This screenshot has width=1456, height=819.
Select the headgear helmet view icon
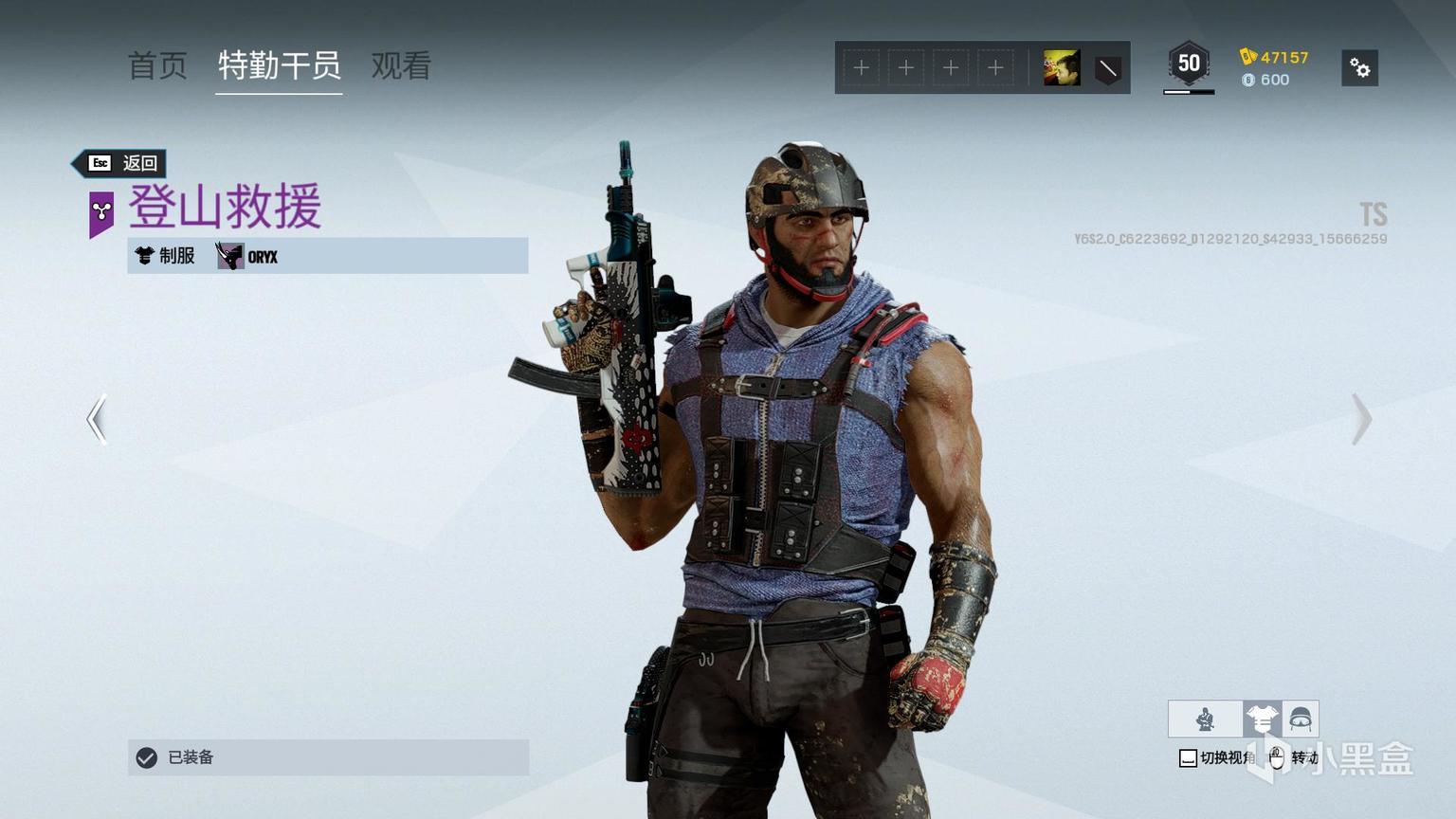[x=1300, y=719]
